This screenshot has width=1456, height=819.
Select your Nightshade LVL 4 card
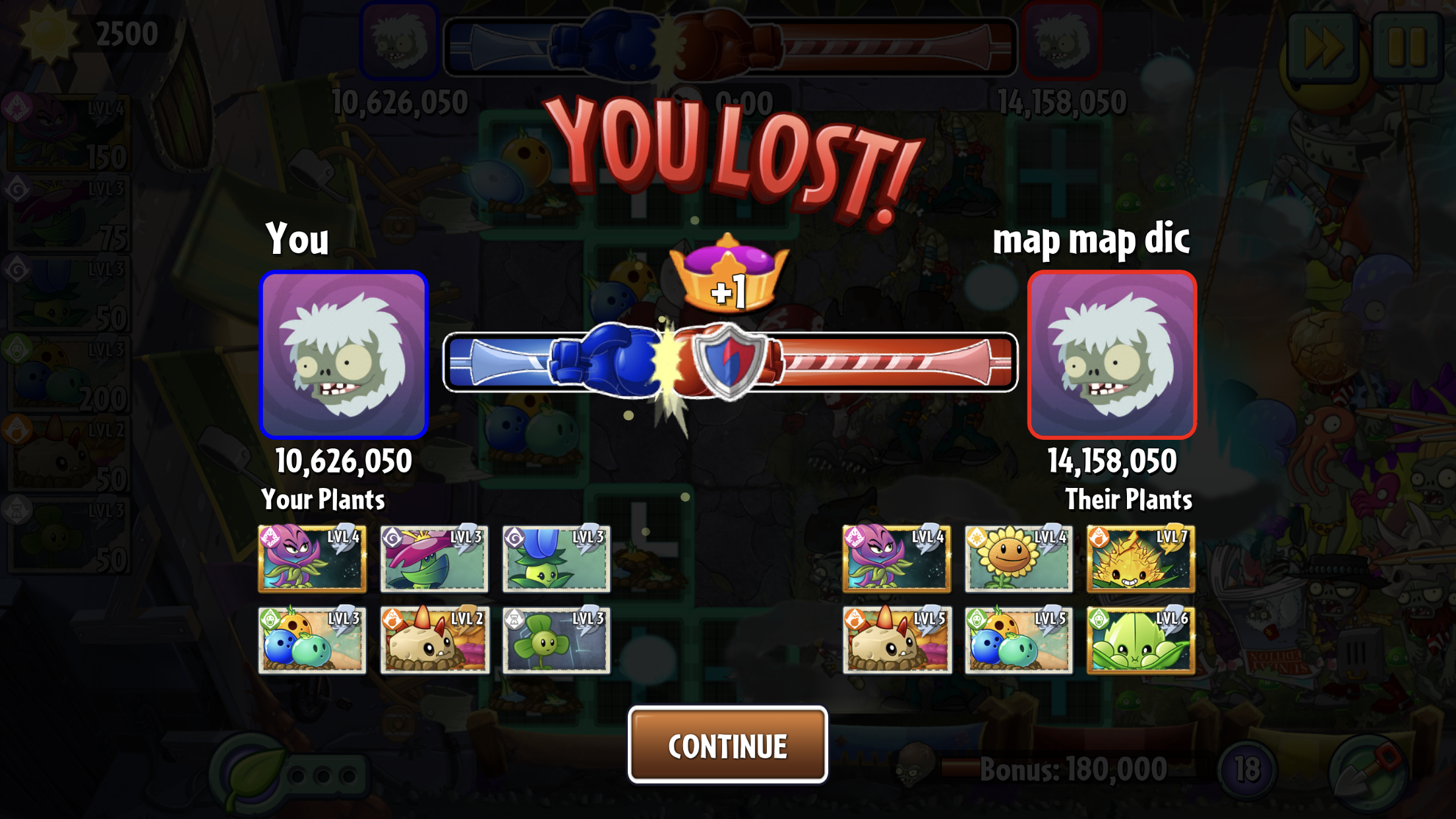(x=312, y=558)
